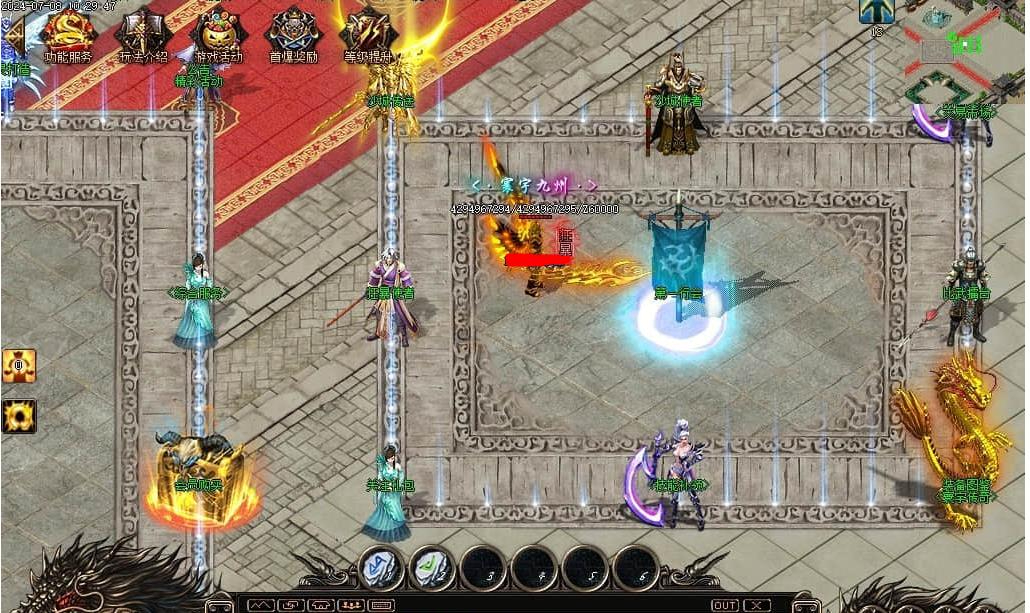Click the telephone-shaped icon on bottom bar

[321, 605]
